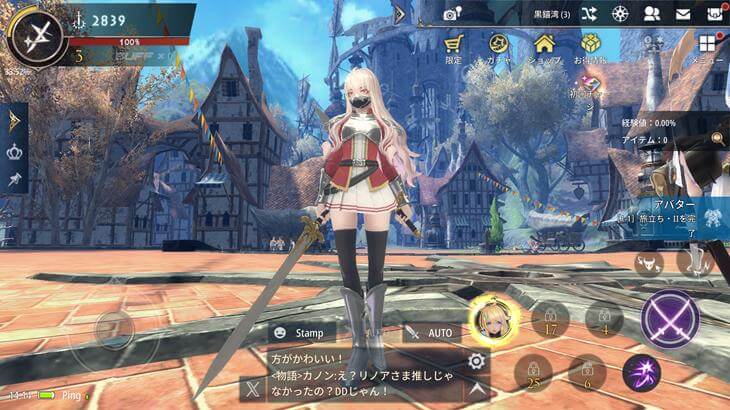Screen dimensions: 730x410
Task: Open chat settings gear
Action: tap(477, 361)
